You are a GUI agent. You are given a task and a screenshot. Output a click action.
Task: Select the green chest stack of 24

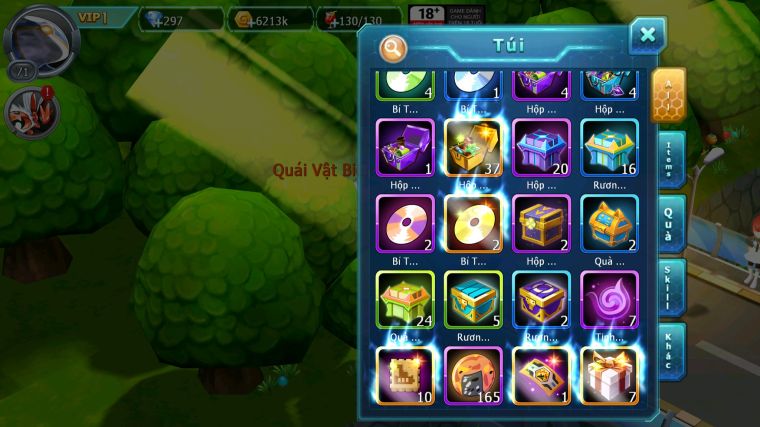[405, 299]
